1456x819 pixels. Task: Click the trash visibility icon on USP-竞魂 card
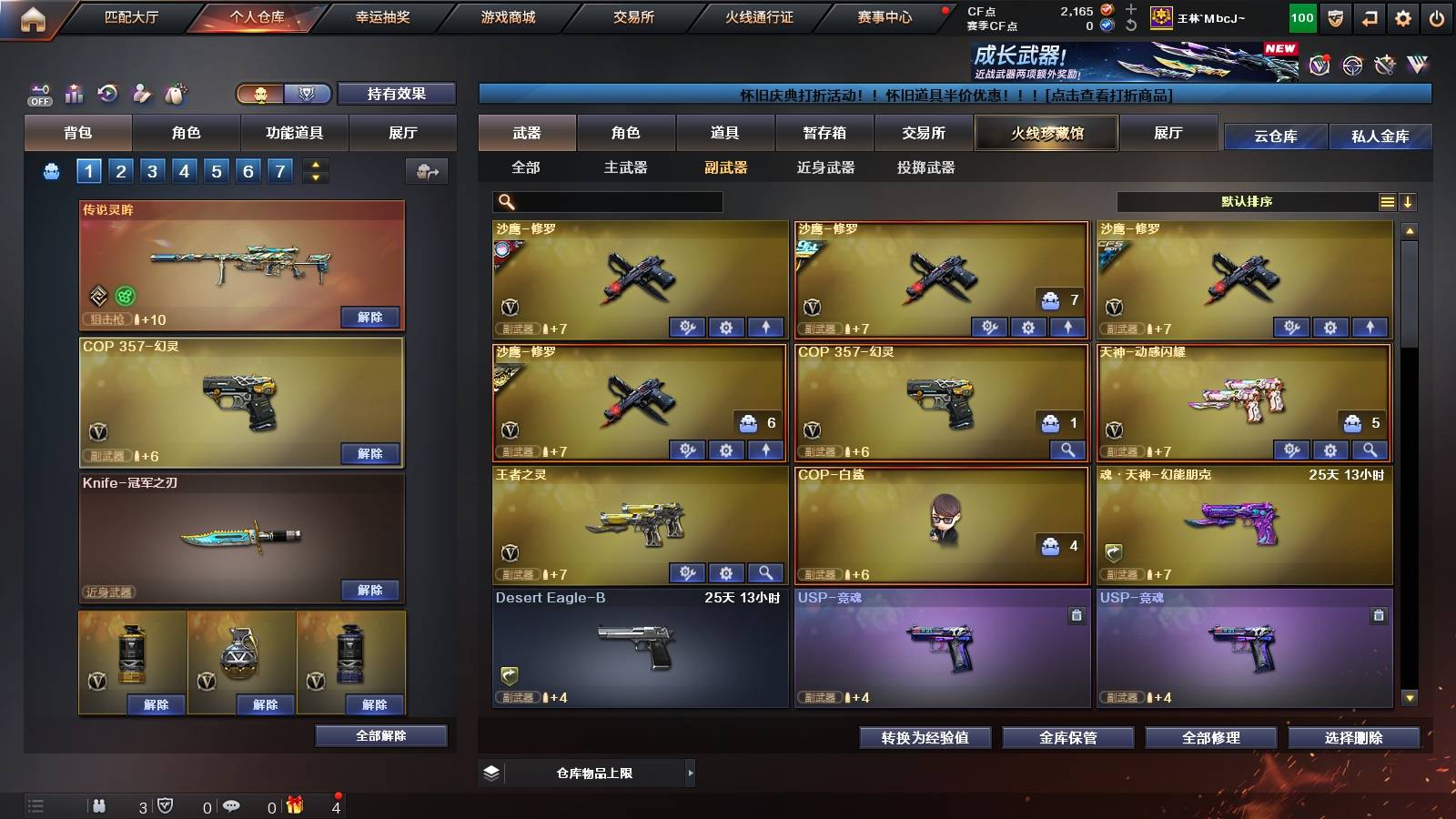coord(1075,615)
